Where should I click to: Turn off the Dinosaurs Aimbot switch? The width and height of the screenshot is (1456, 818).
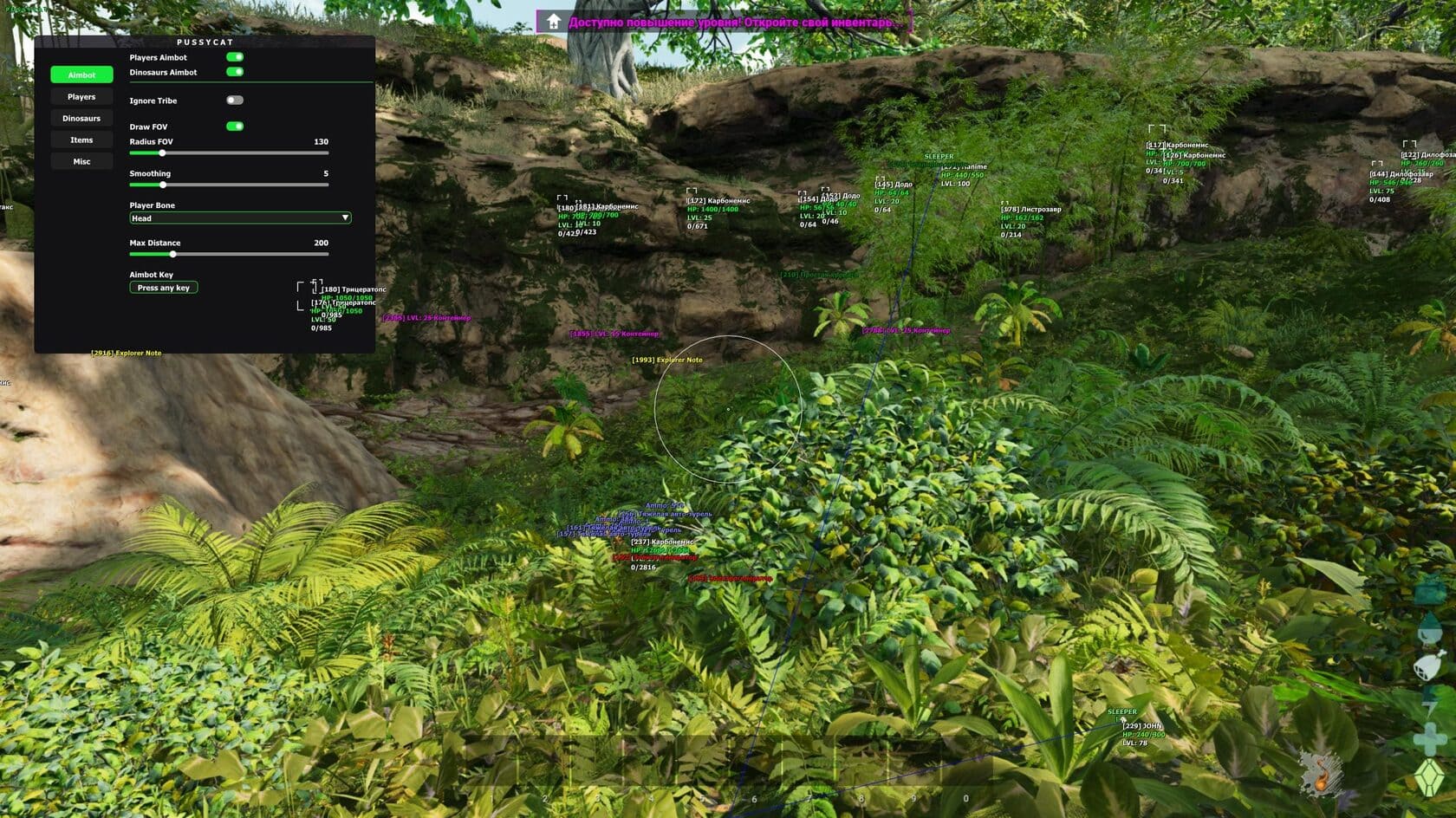point(235,72)
